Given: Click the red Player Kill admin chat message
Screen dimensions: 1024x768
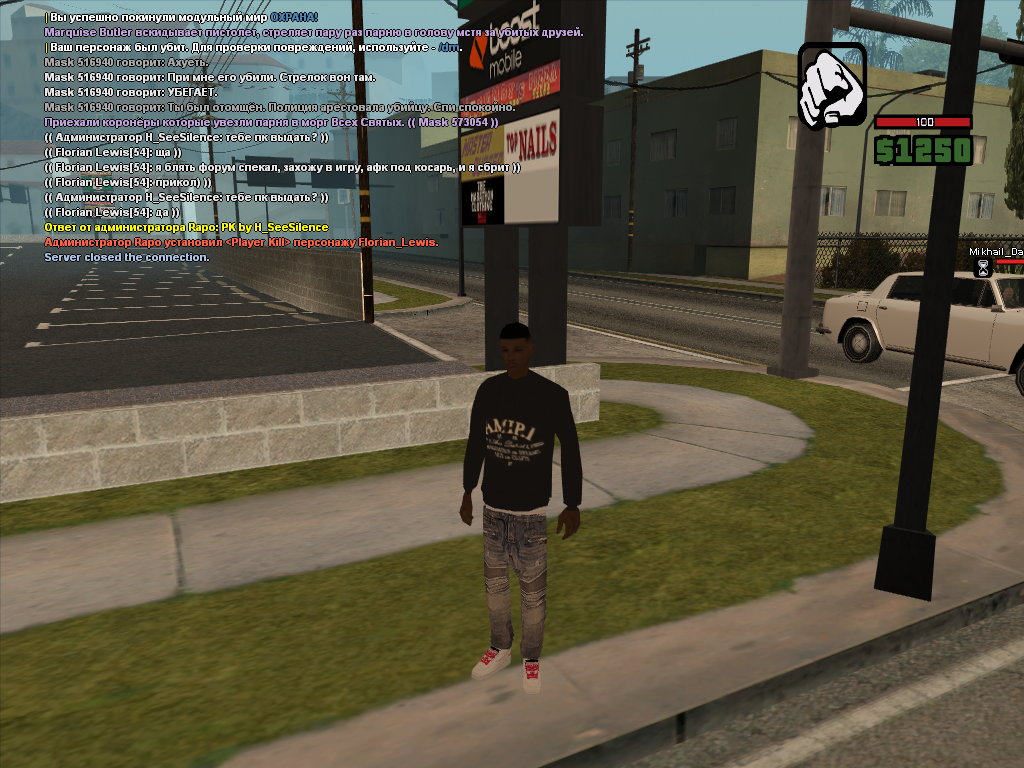Looking at the screenshot, I should [x=241, y=242].
